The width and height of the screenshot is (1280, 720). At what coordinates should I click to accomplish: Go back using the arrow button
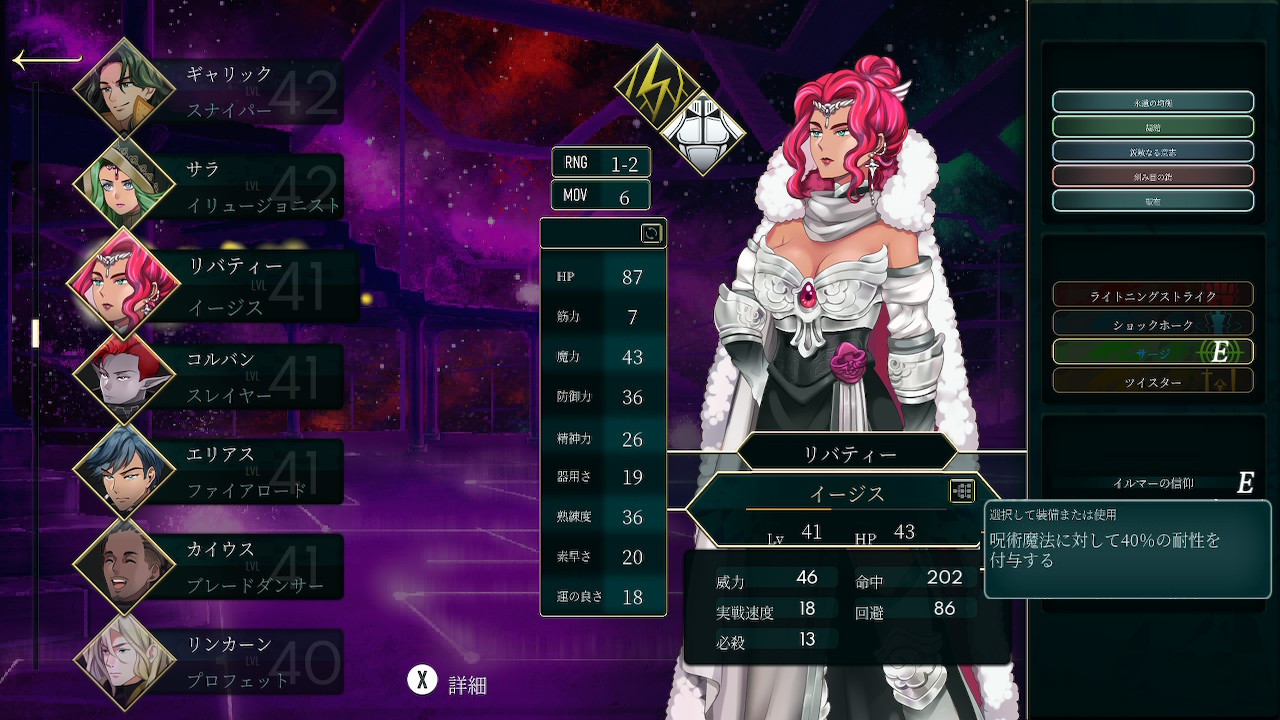pyautogui.click(x=46, y=61)
